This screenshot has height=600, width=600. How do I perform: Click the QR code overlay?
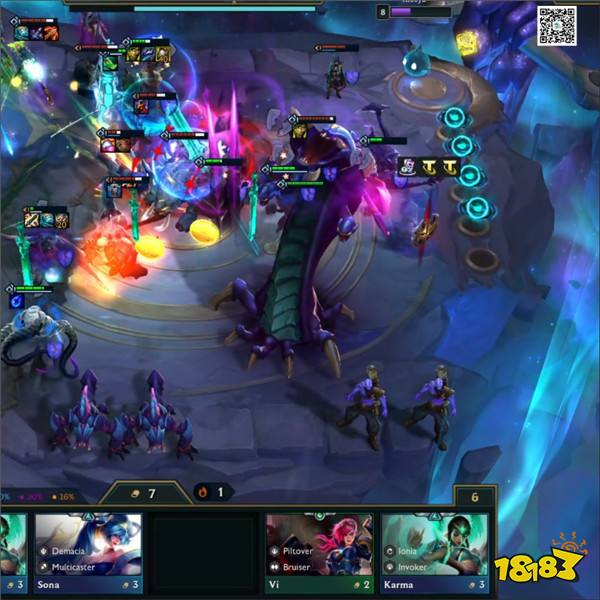coord(557,24)
